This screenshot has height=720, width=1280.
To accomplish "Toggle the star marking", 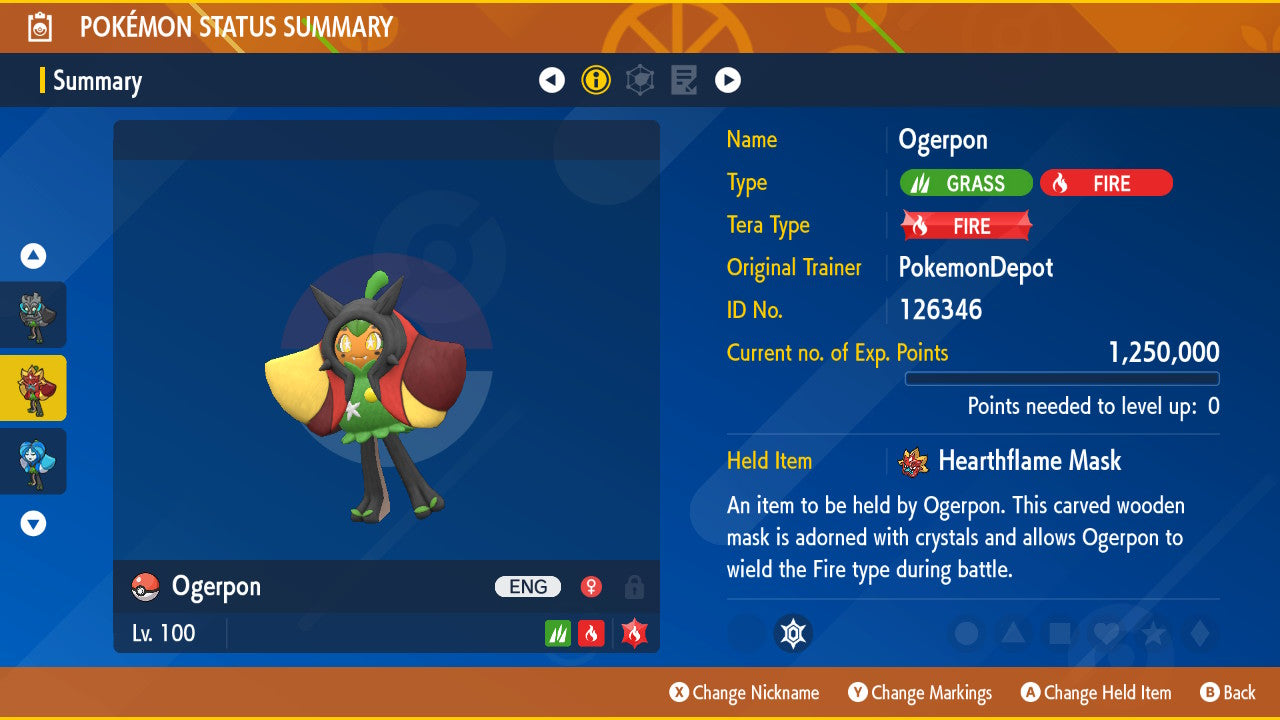I will tap(1151, 633).
